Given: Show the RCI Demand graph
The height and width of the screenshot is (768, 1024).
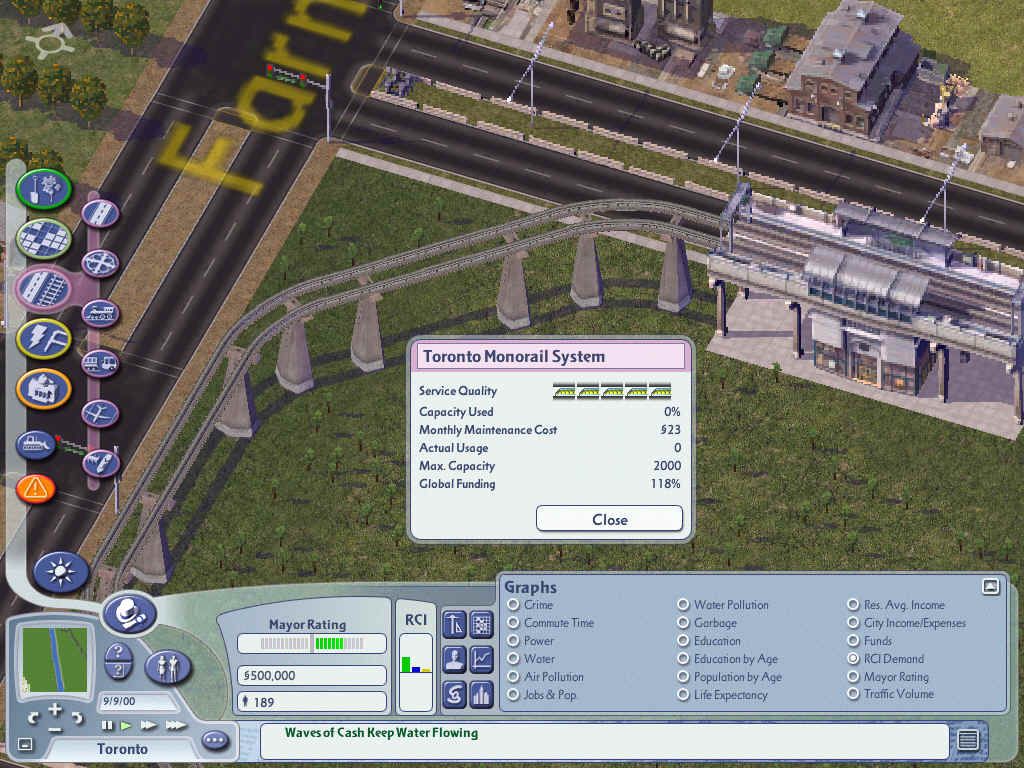Looking at the screenshot, I should [853, 659].
